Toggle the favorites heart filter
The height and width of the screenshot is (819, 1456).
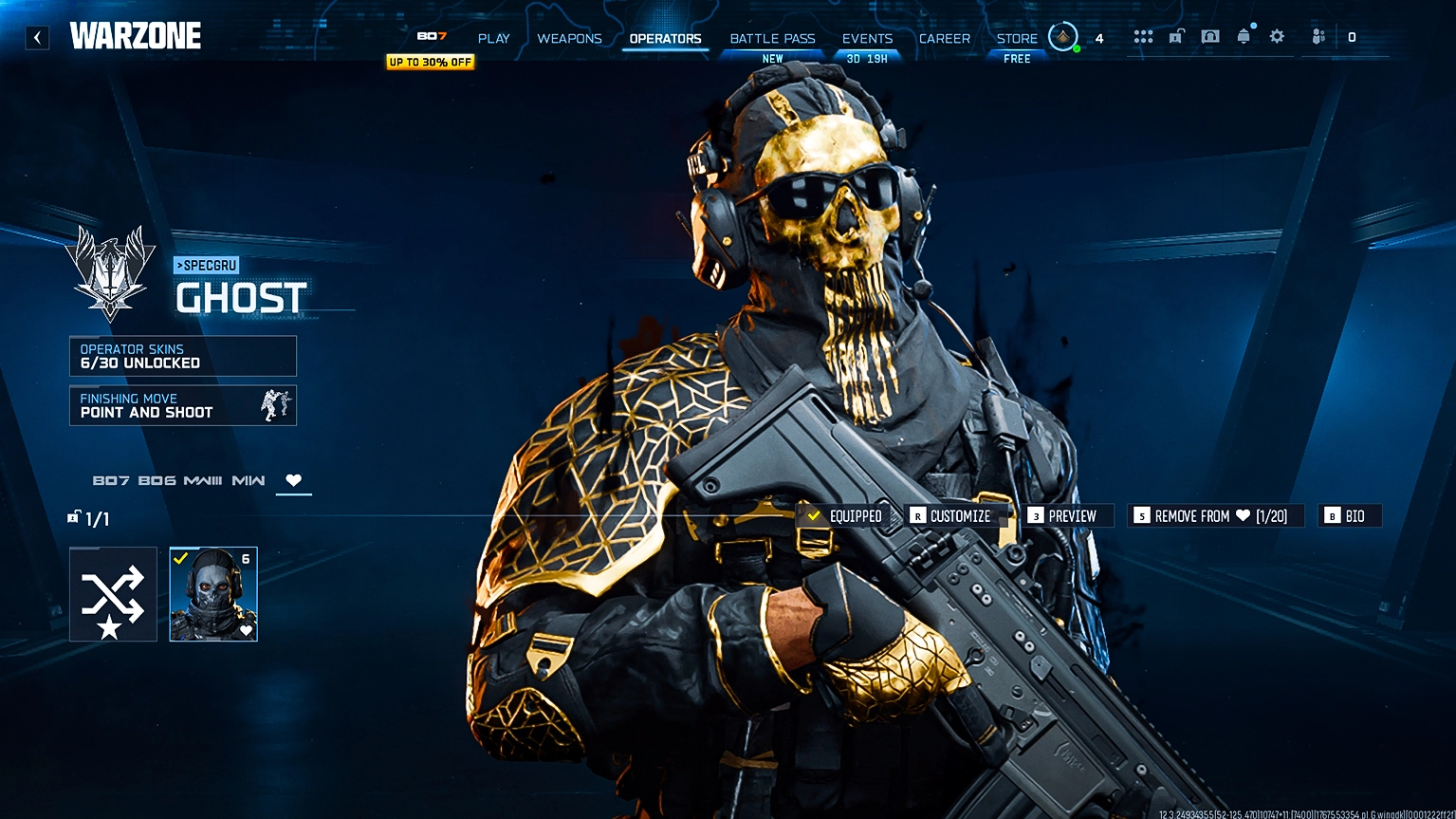click(x=293, y=480)
